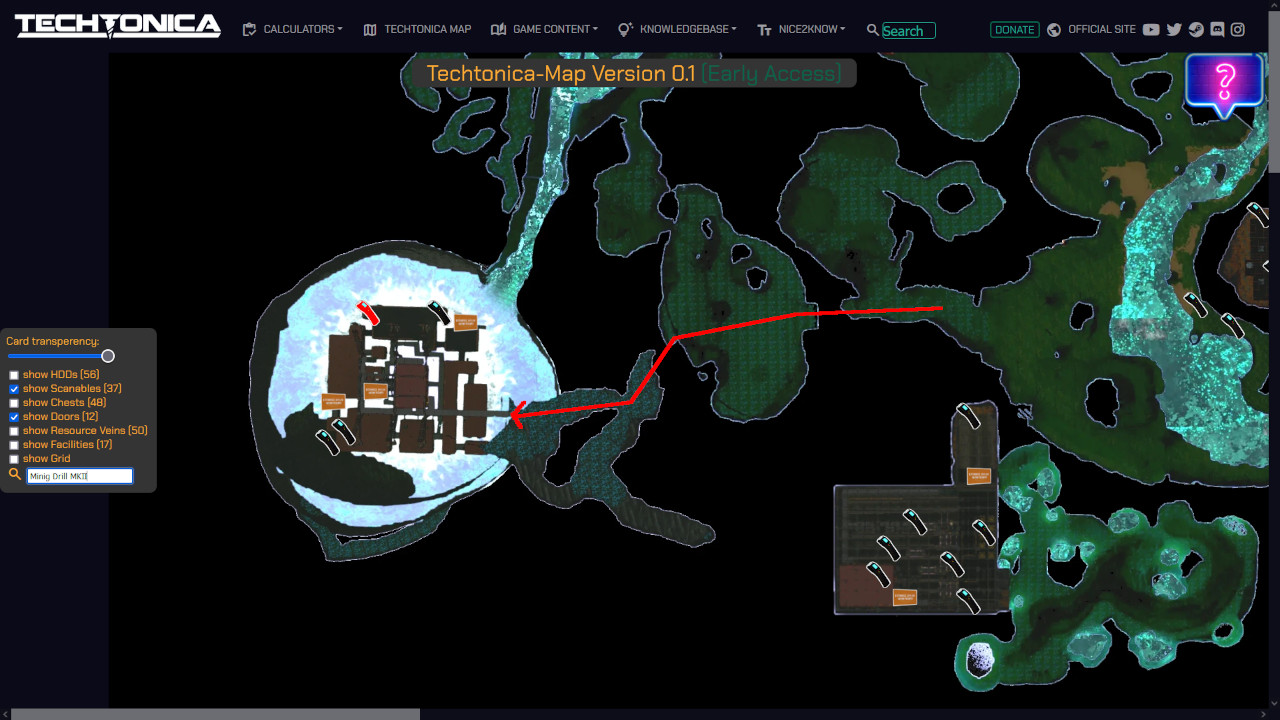This screenshot has height=720, width=1280.
Task: Enable show Resource Veins
Action: click(13, 430)
